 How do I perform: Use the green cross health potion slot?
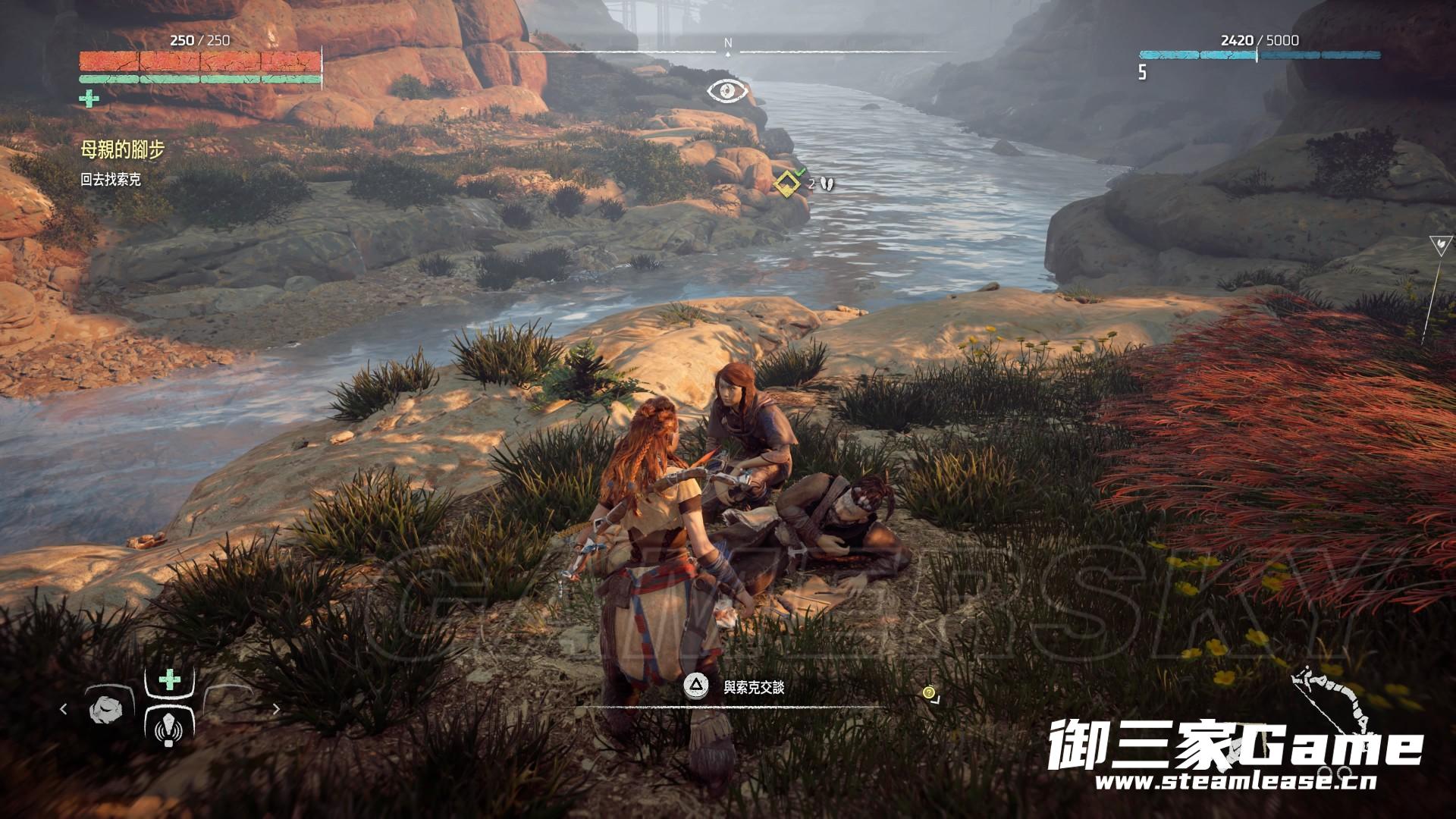[170, 679]
